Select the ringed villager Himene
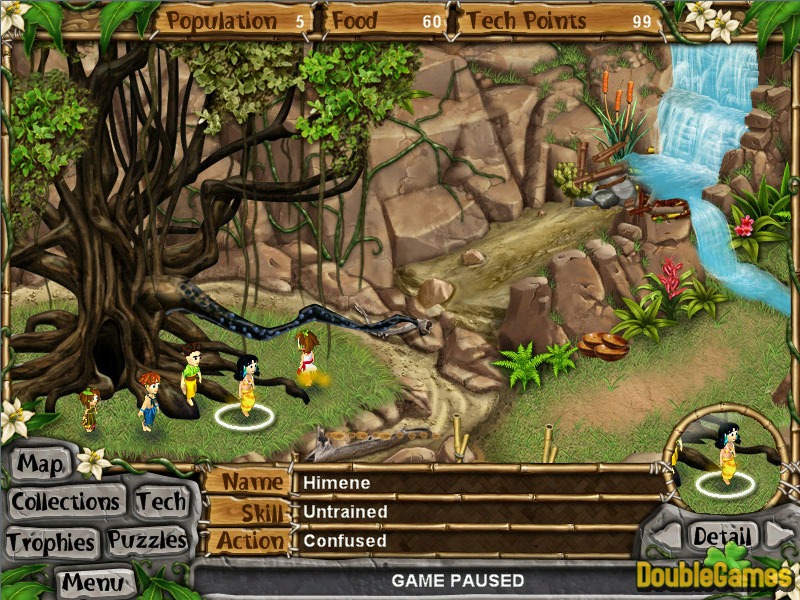800x600 pixels. (x=244, y=385)
